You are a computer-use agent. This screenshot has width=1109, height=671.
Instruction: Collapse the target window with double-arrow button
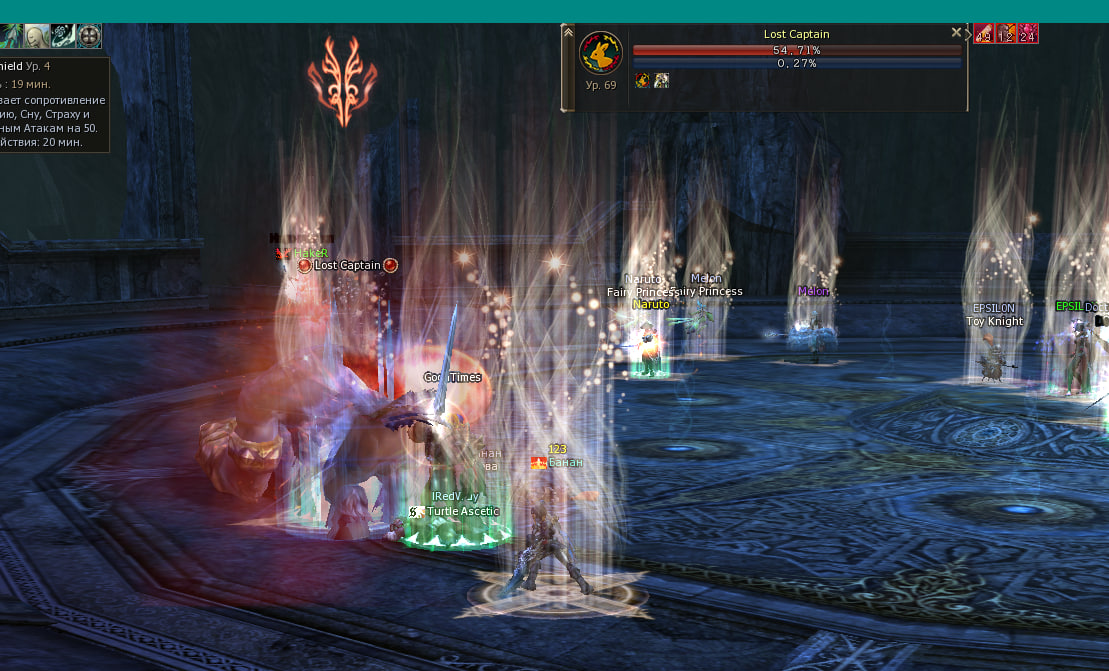pos(568,32)
